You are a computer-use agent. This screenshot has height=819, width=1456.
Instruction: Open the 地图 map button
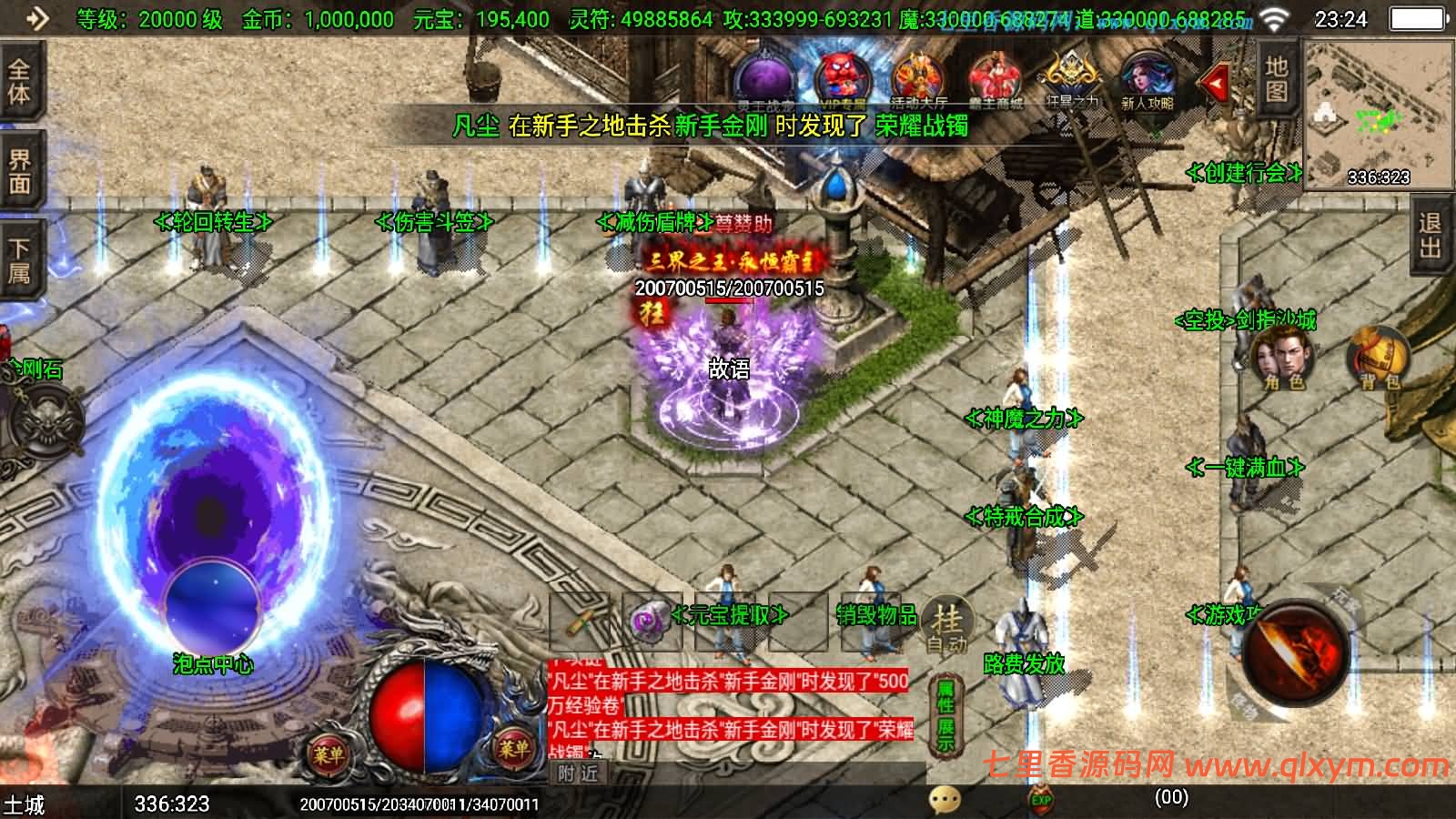click(x=1277, y=78)
